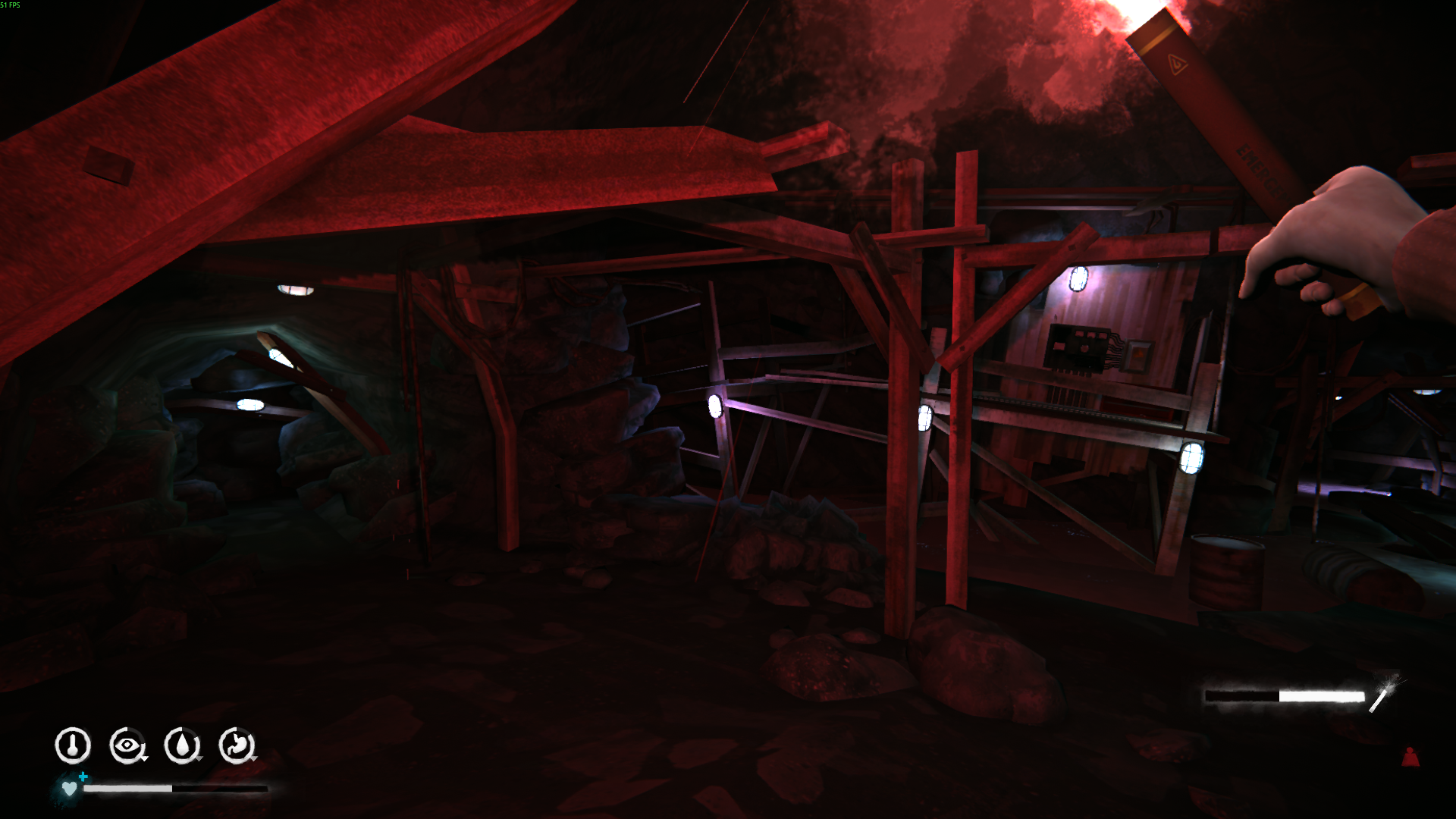Click the red encumbrance weight icon
This screenshot has width=1456, height=819.
tap(1410, 757)
